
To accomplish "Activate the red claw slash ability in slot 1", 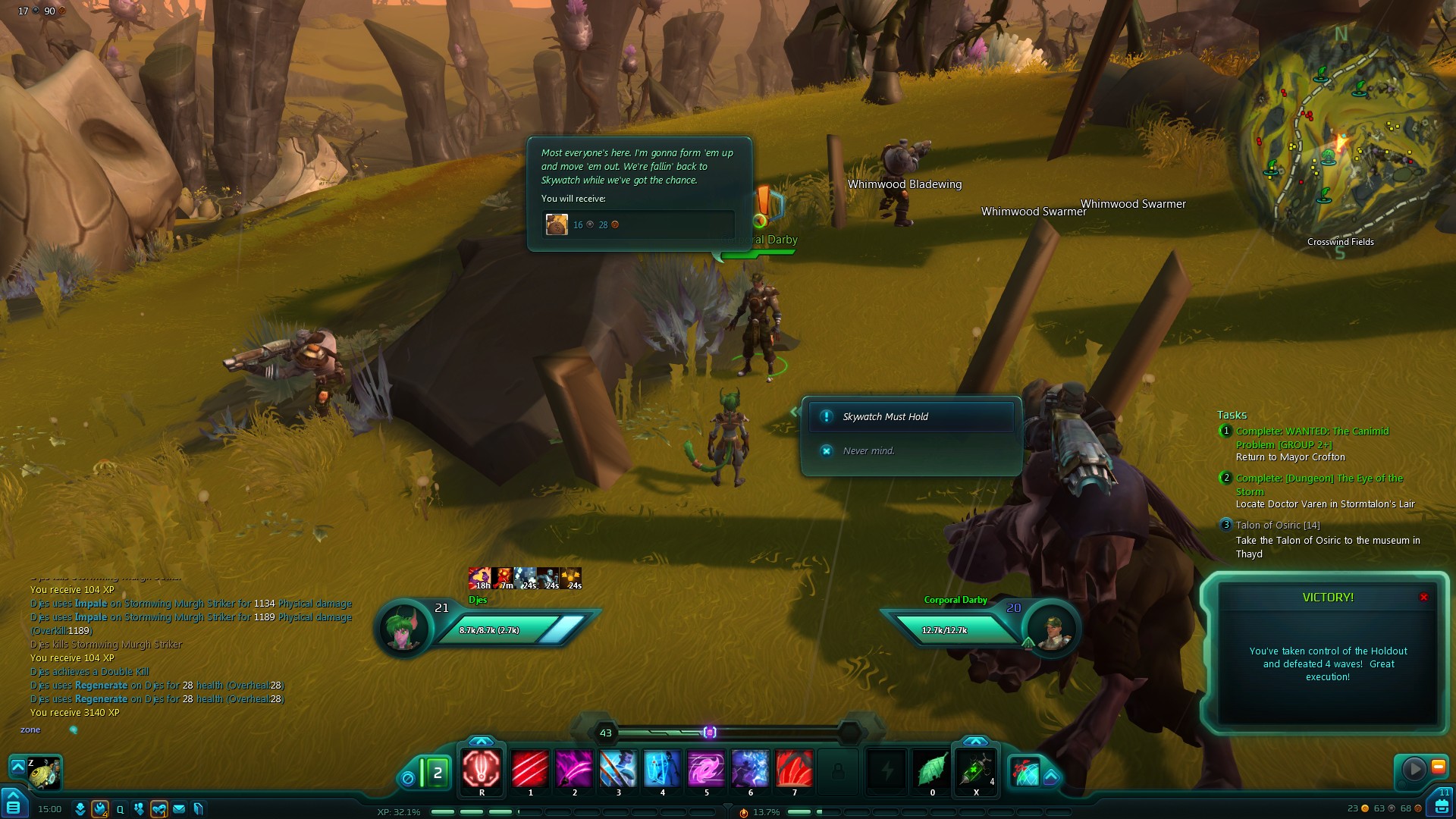I will pos(530,769).
